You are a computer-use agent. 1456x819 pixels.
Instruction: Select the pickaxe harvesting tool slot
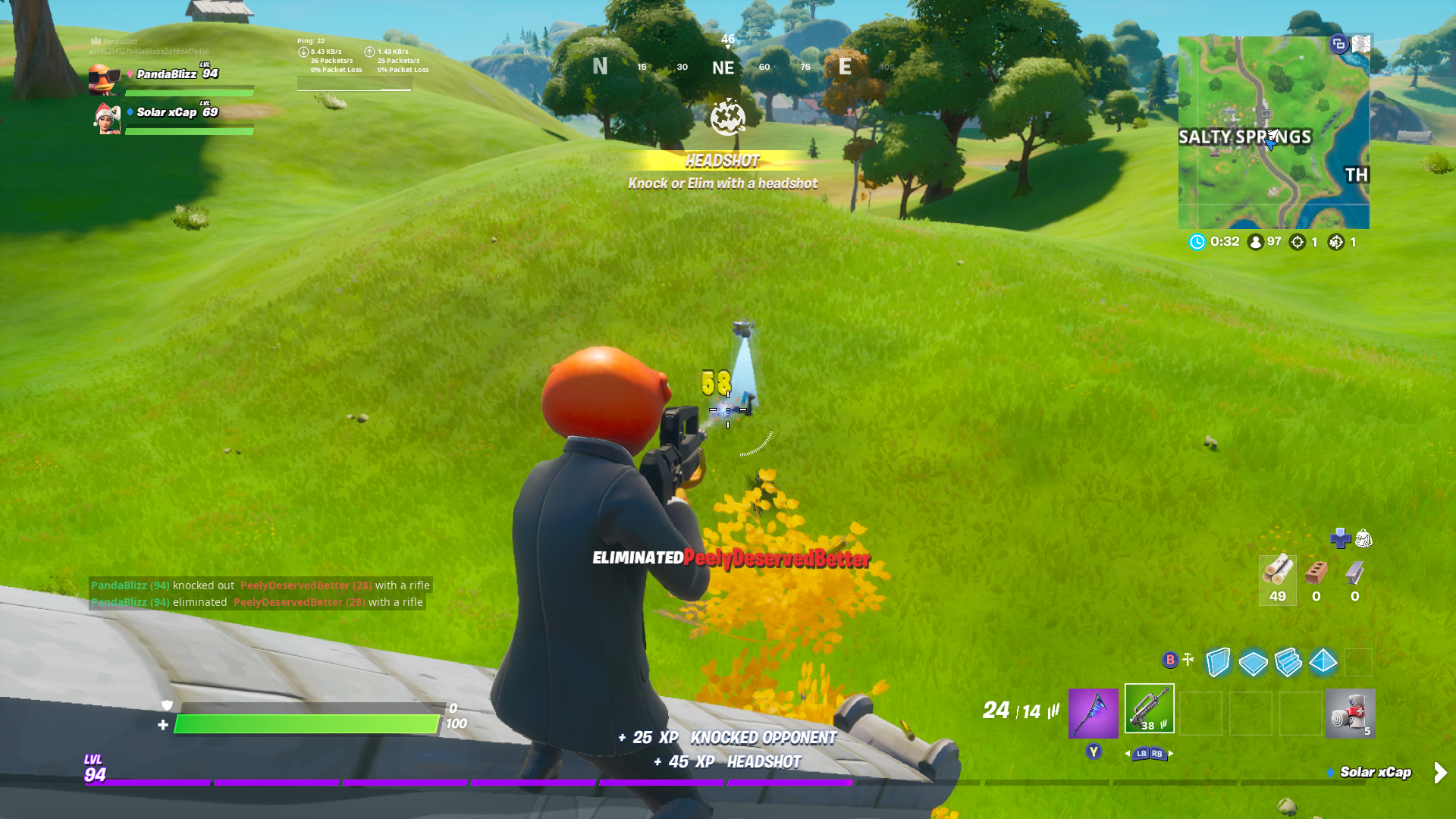(1092, 713)
